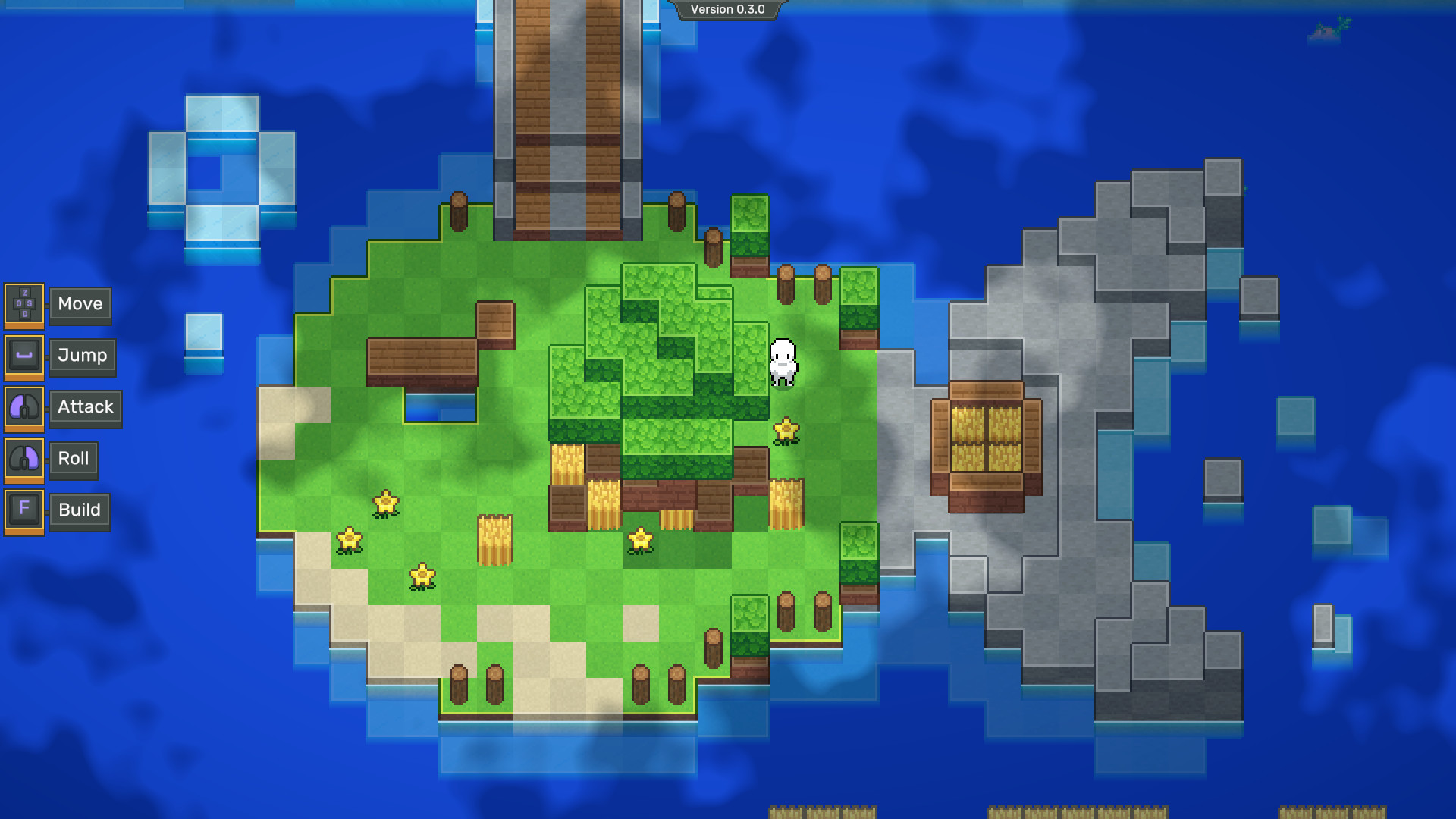
Task: Click the Jump label button
Action: pyautogui.click(x=82, y=356)
